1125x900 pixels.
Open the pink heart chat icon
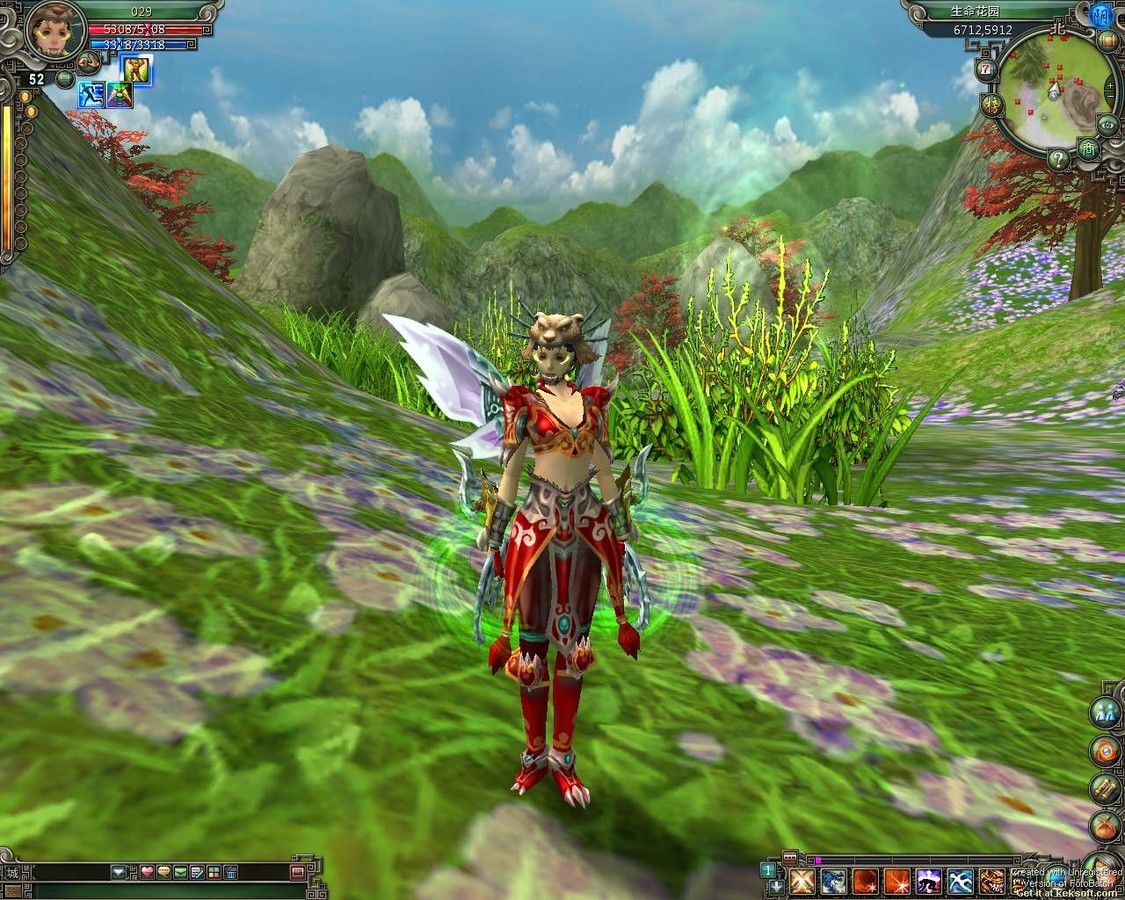tap(147, 872)
